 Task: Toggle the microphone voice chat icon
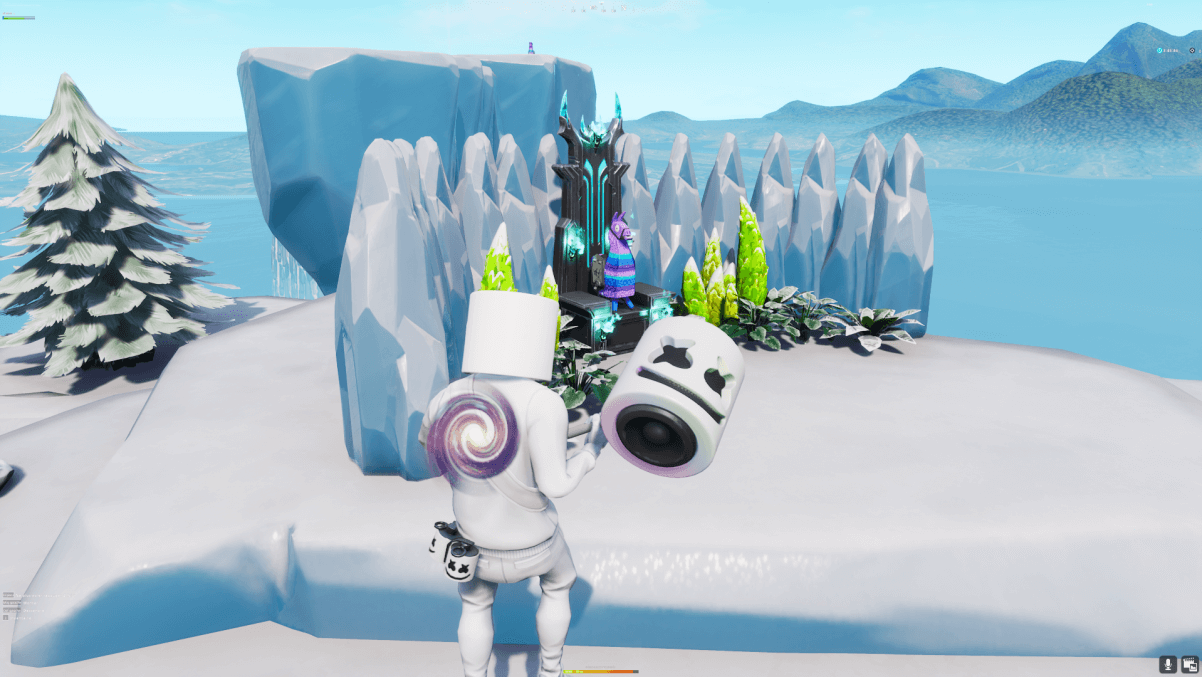(1167, 664)
